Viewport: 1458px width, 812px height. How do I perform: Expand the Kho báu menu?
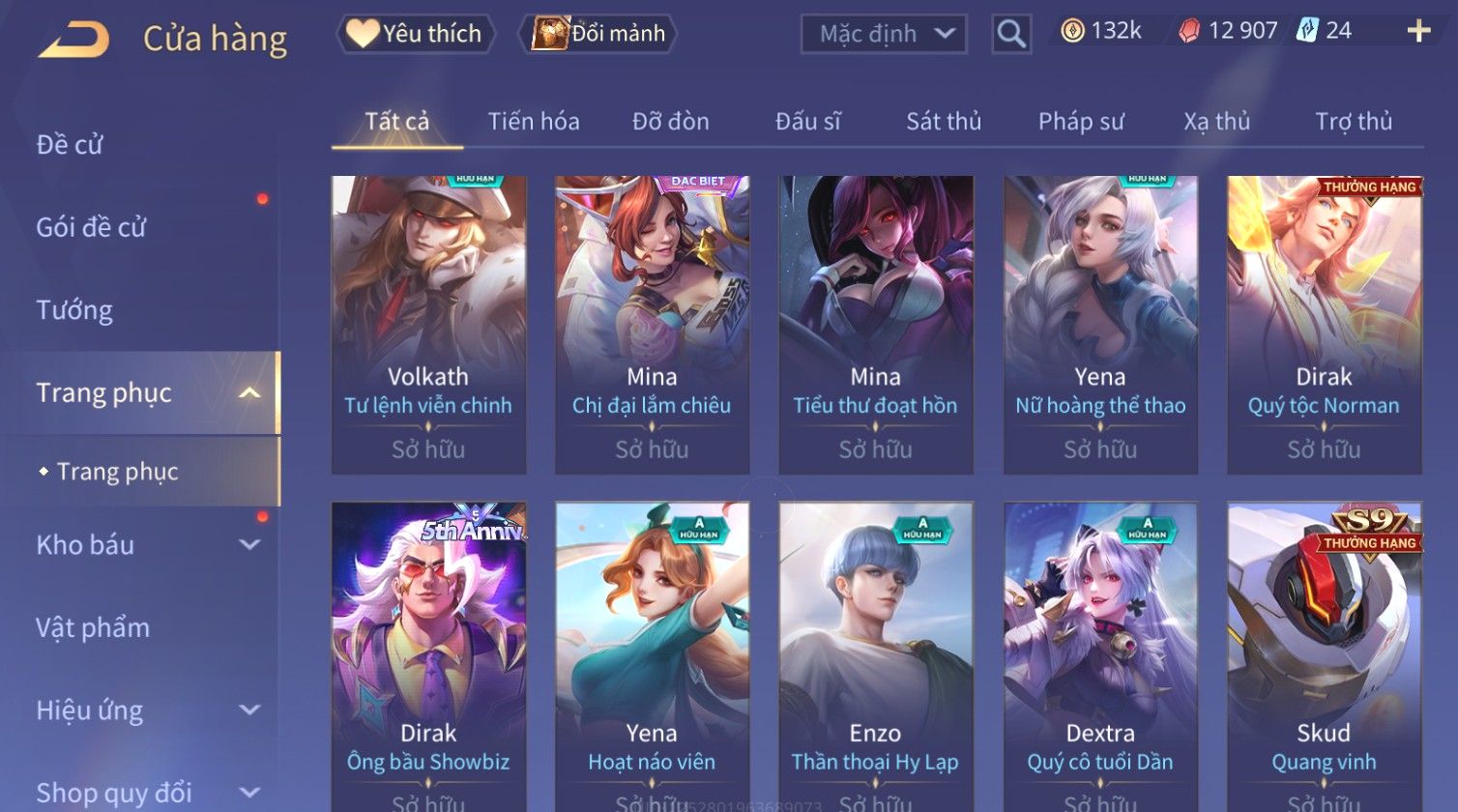point(145,545)
